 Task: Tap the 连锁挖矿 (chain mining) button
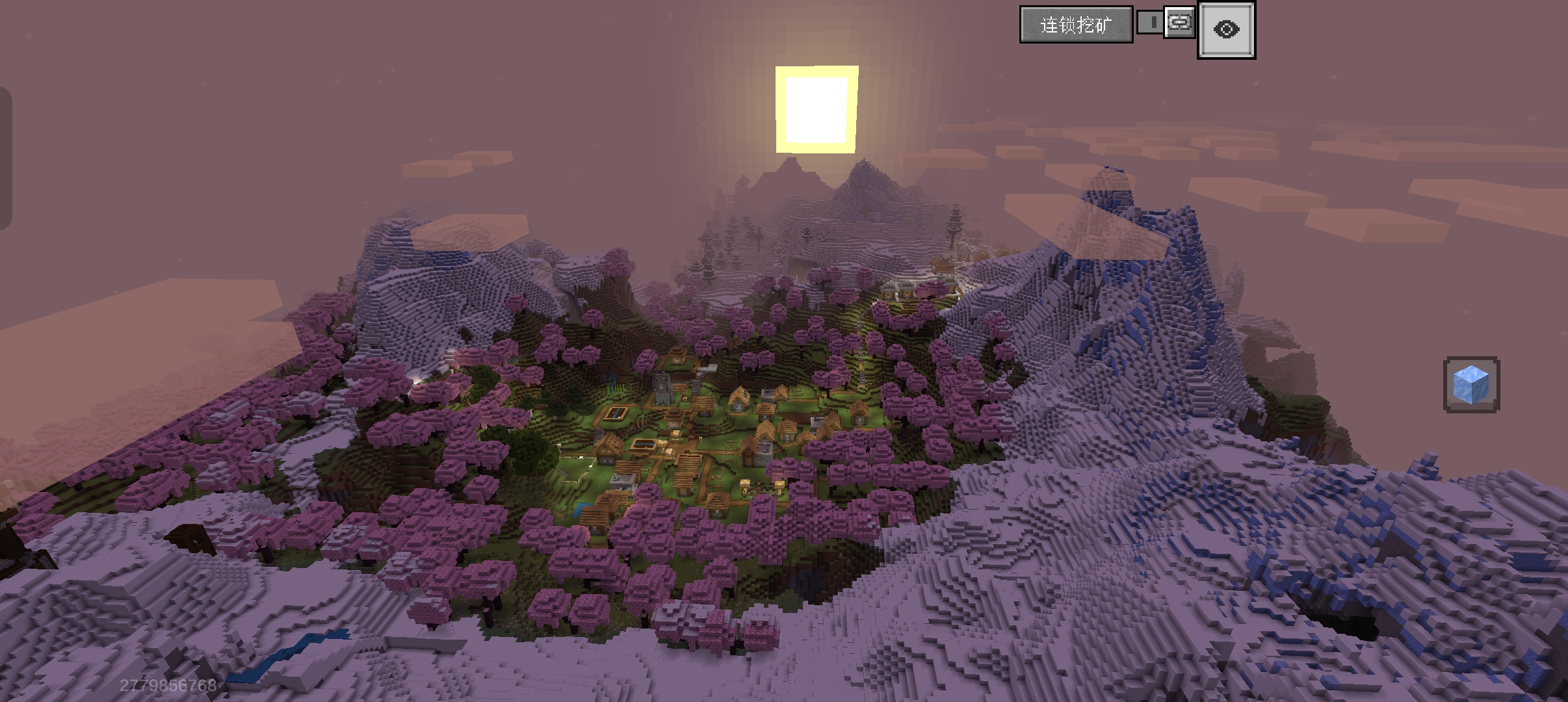(x=1076, y=25)
